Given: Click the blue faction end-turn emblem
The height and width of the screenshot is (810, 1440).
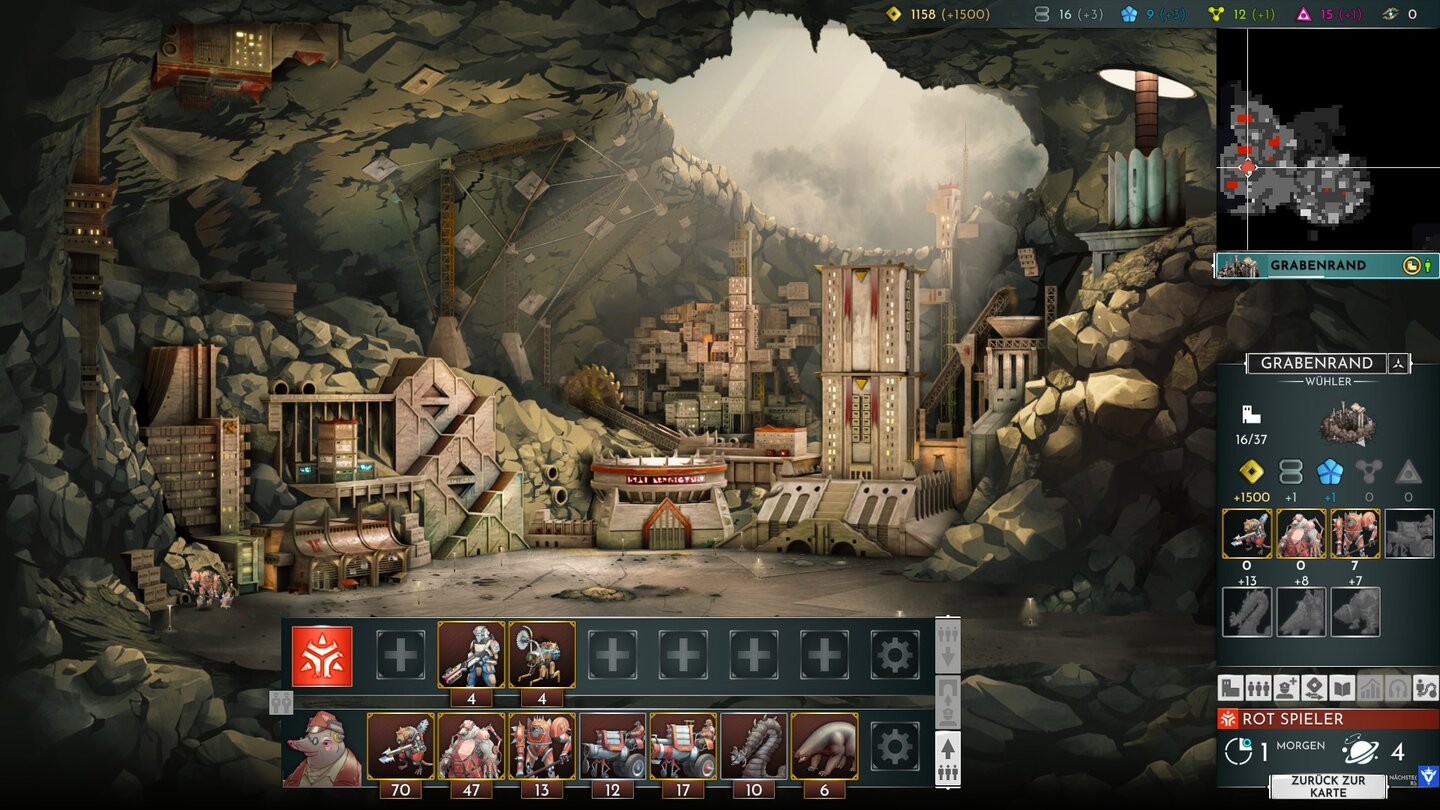Looking at the screenshot, I should pos(1427,776).
